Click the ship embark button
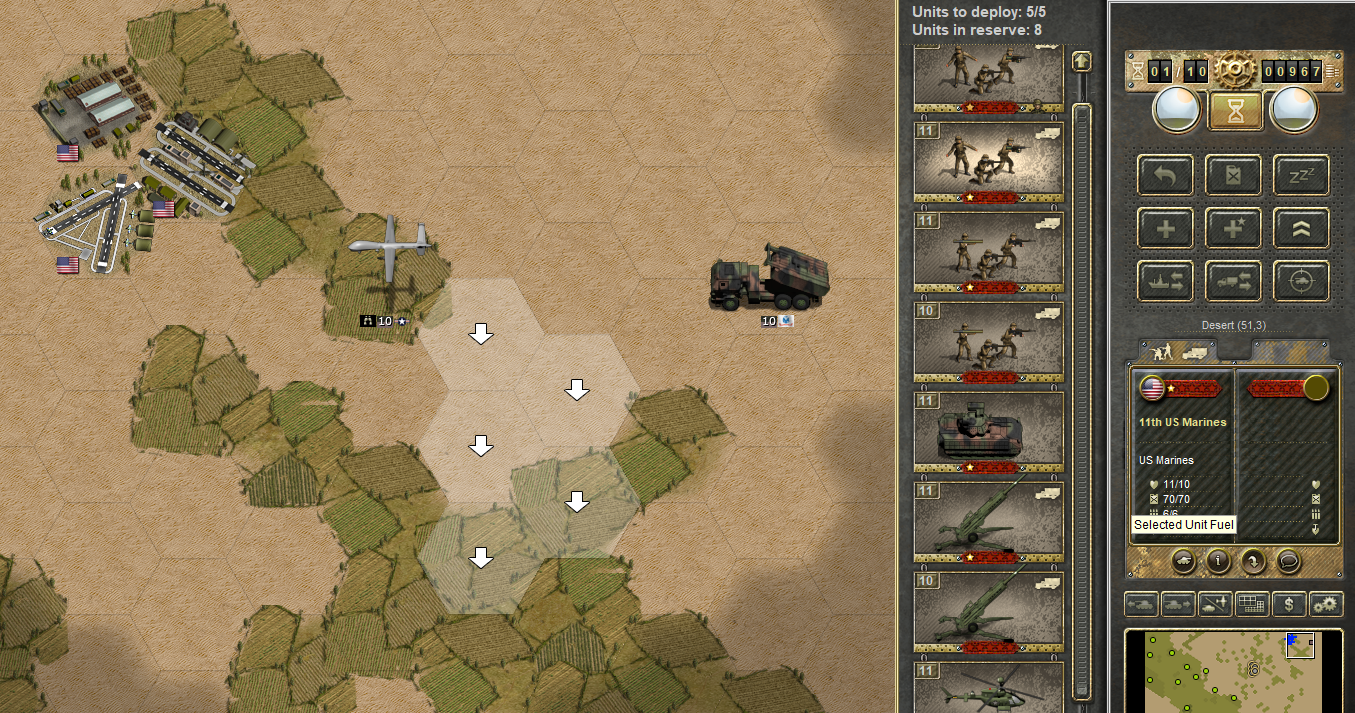This screenshot has width=1355, height=713. [1166, 281]
